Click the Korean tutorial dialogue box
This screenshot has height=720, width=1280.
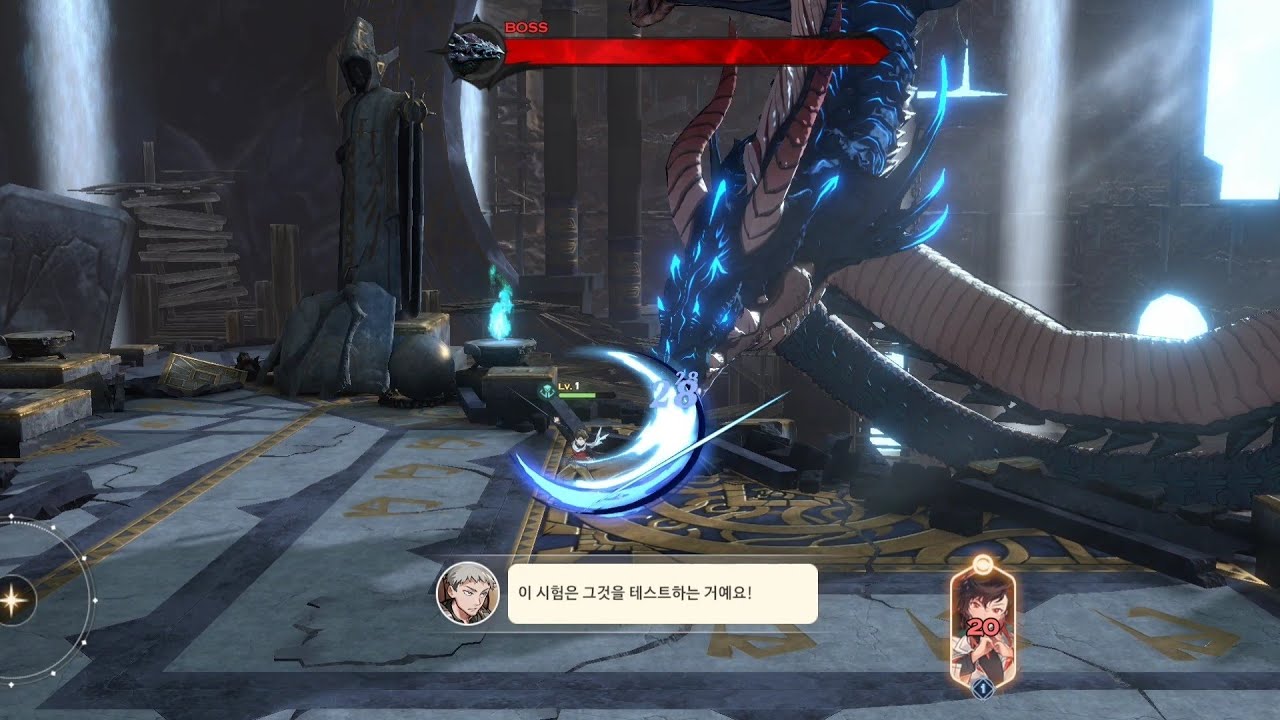tap(662, 594)
